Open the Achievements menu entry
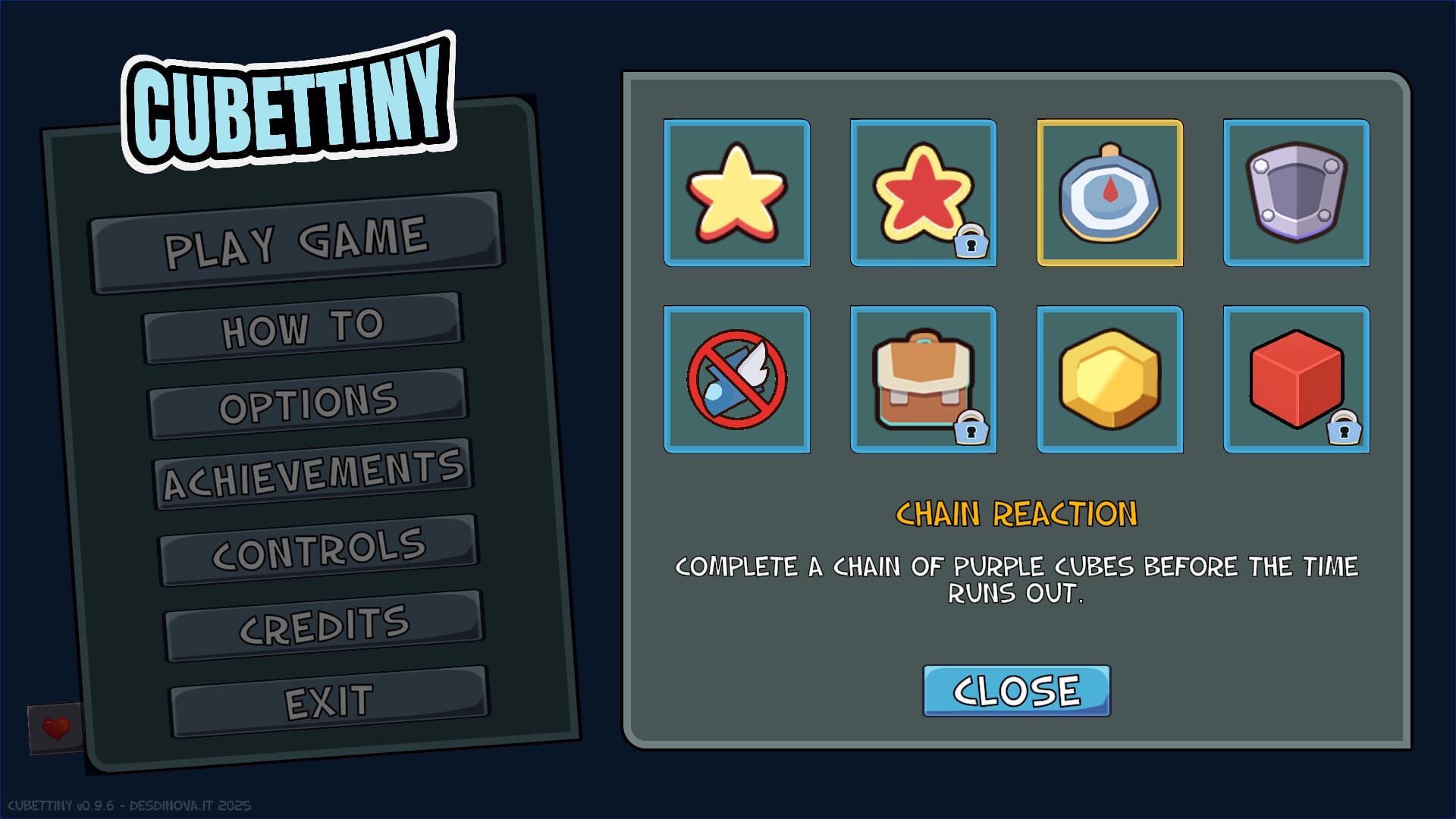Image resolution: width=1456 pixels, height=819 pixels. click(x=315, y=470)
